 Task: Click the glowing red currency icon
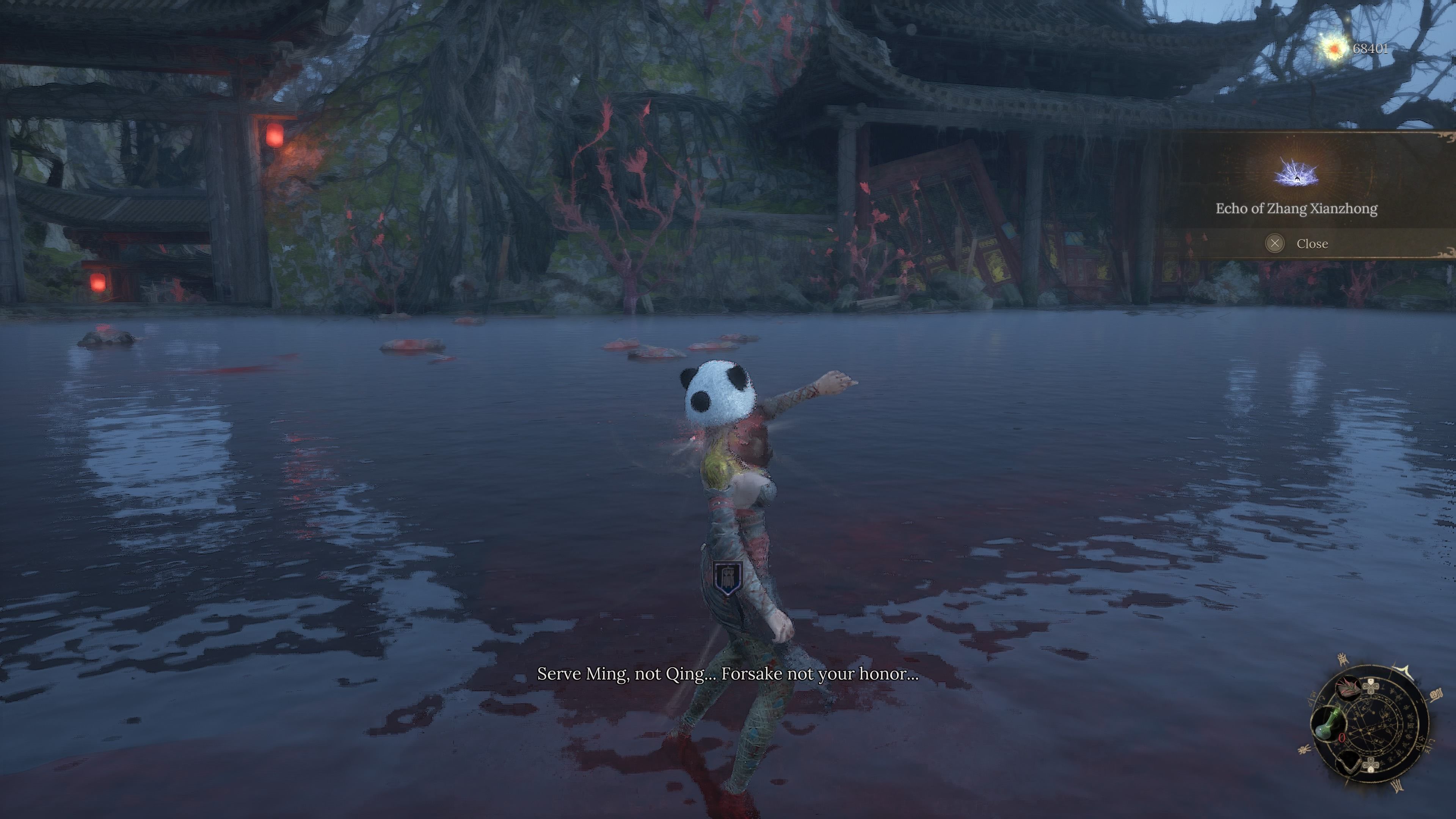[x=1335, y=49]
